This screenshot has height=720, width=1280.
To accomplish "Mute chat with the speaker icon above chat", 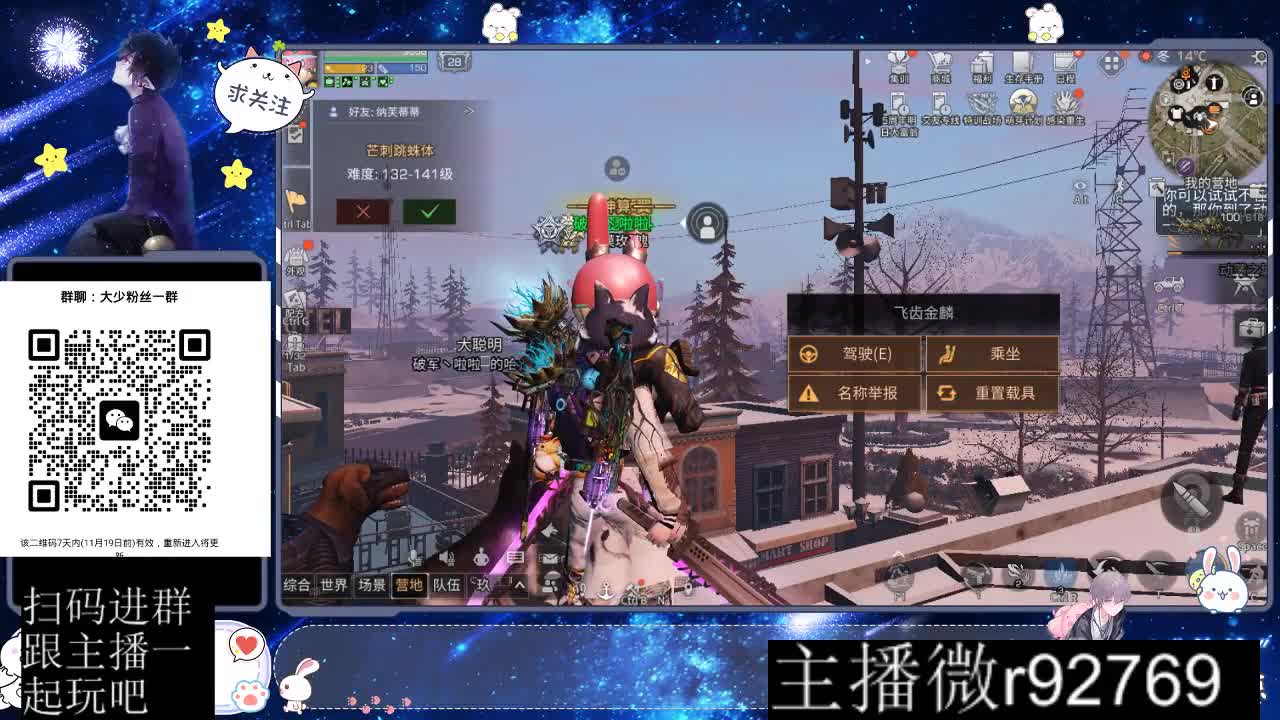I will pos(447,558).
